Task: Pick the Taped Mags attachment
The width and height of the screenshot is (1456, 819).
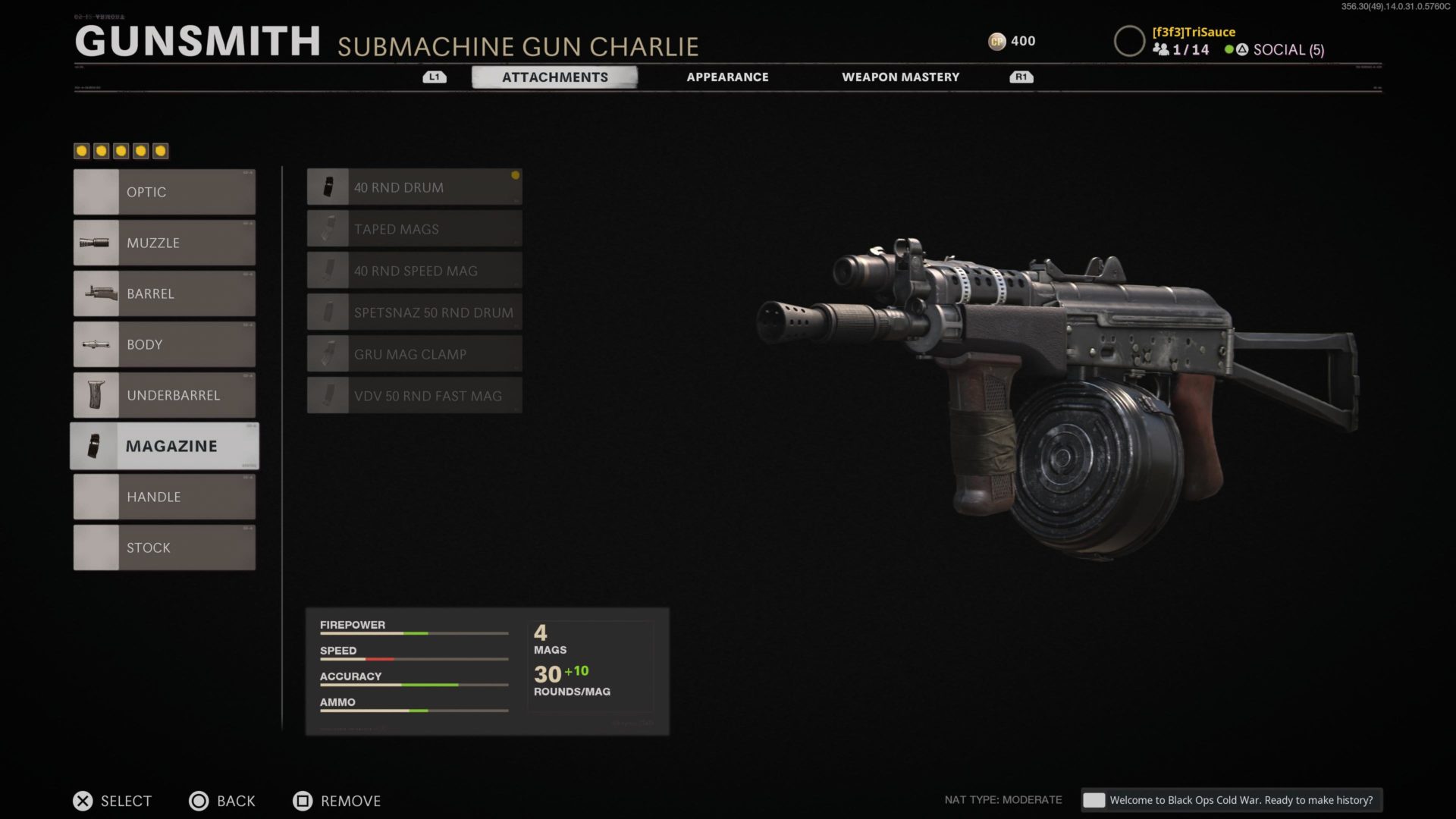Action: pos(414,229)
